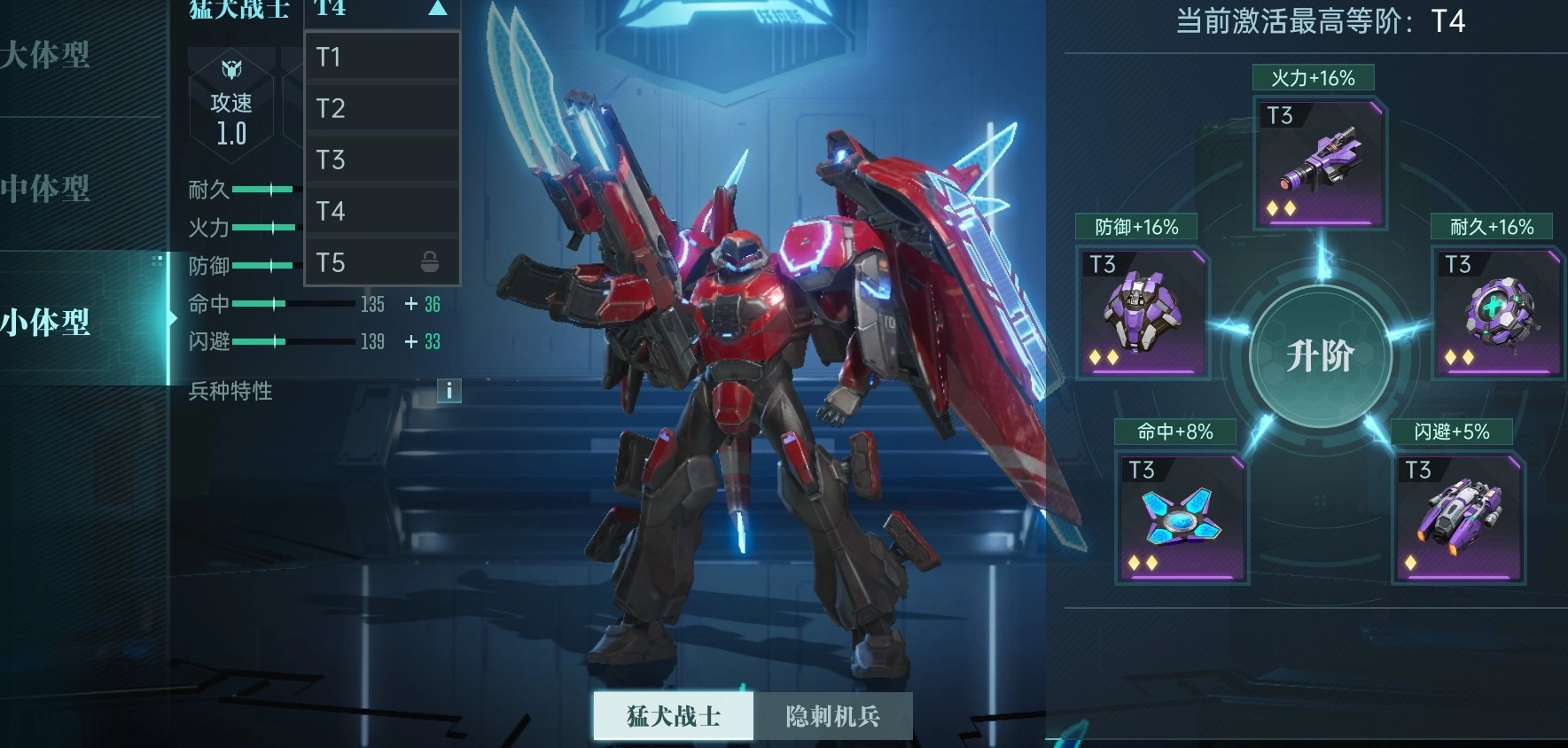The width and height of the screenshot is (1568, 748).
Task: Switch to the 隐刺机兵 unit tab
Action: (x=832, y=716)
